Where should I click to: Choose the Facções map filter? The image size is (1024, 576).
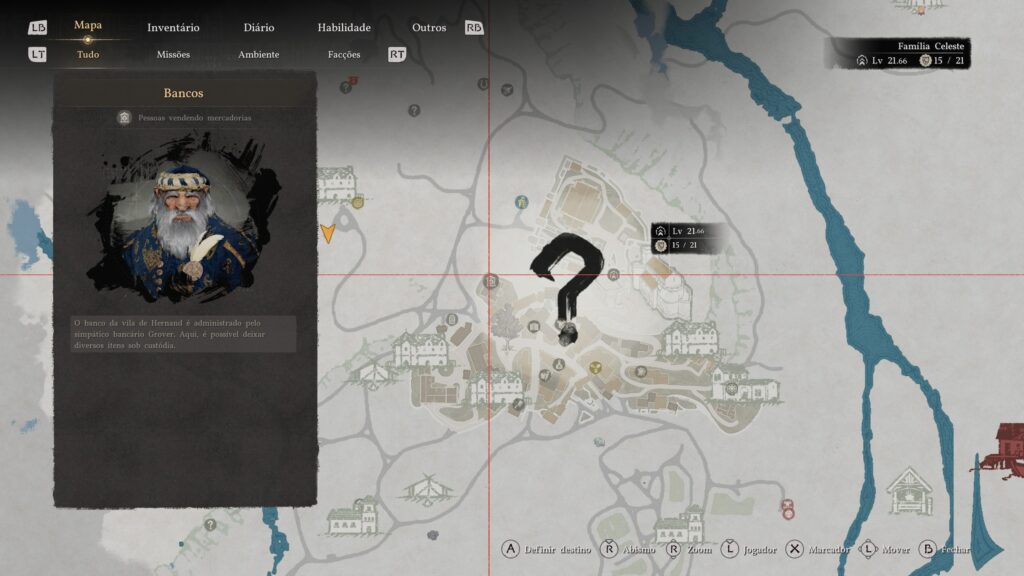point(344,55)
